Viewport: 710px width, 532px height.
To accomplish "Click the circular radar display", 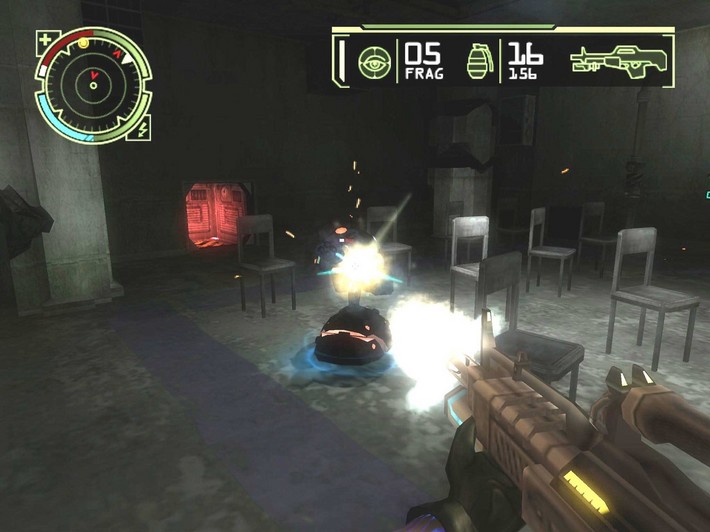I will 93,85.
